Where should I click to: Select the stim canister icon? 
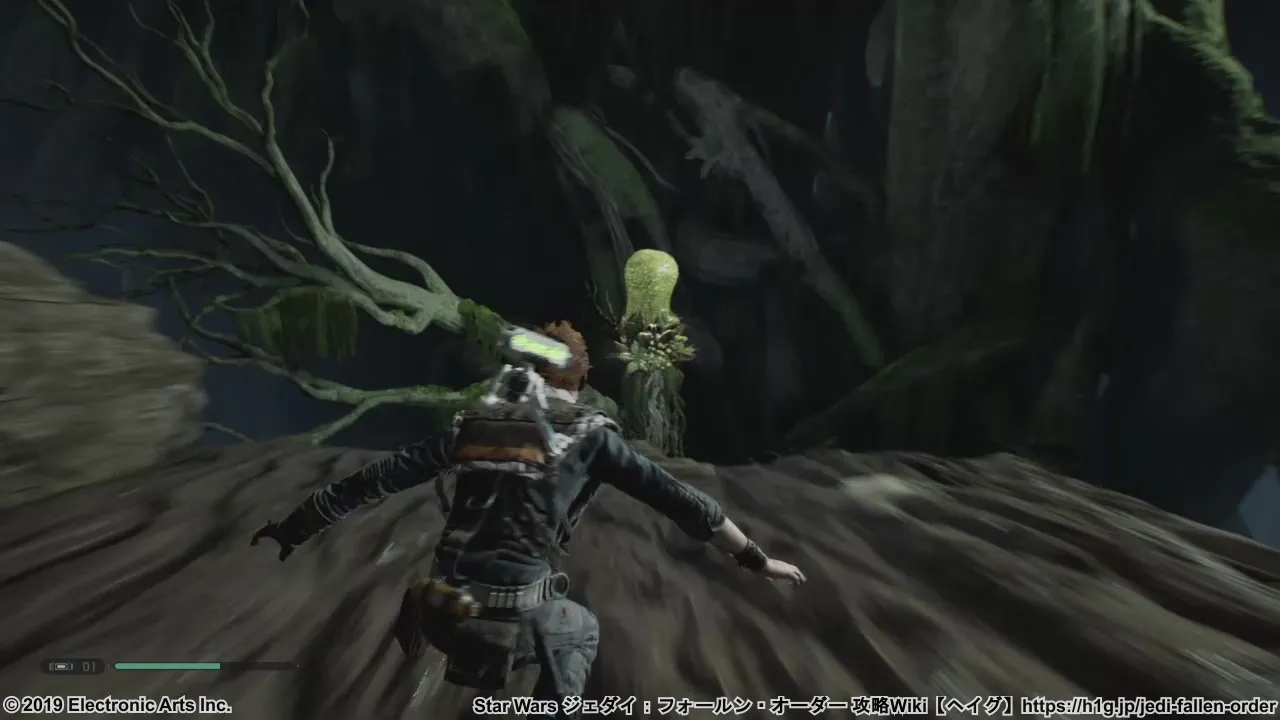60,666
